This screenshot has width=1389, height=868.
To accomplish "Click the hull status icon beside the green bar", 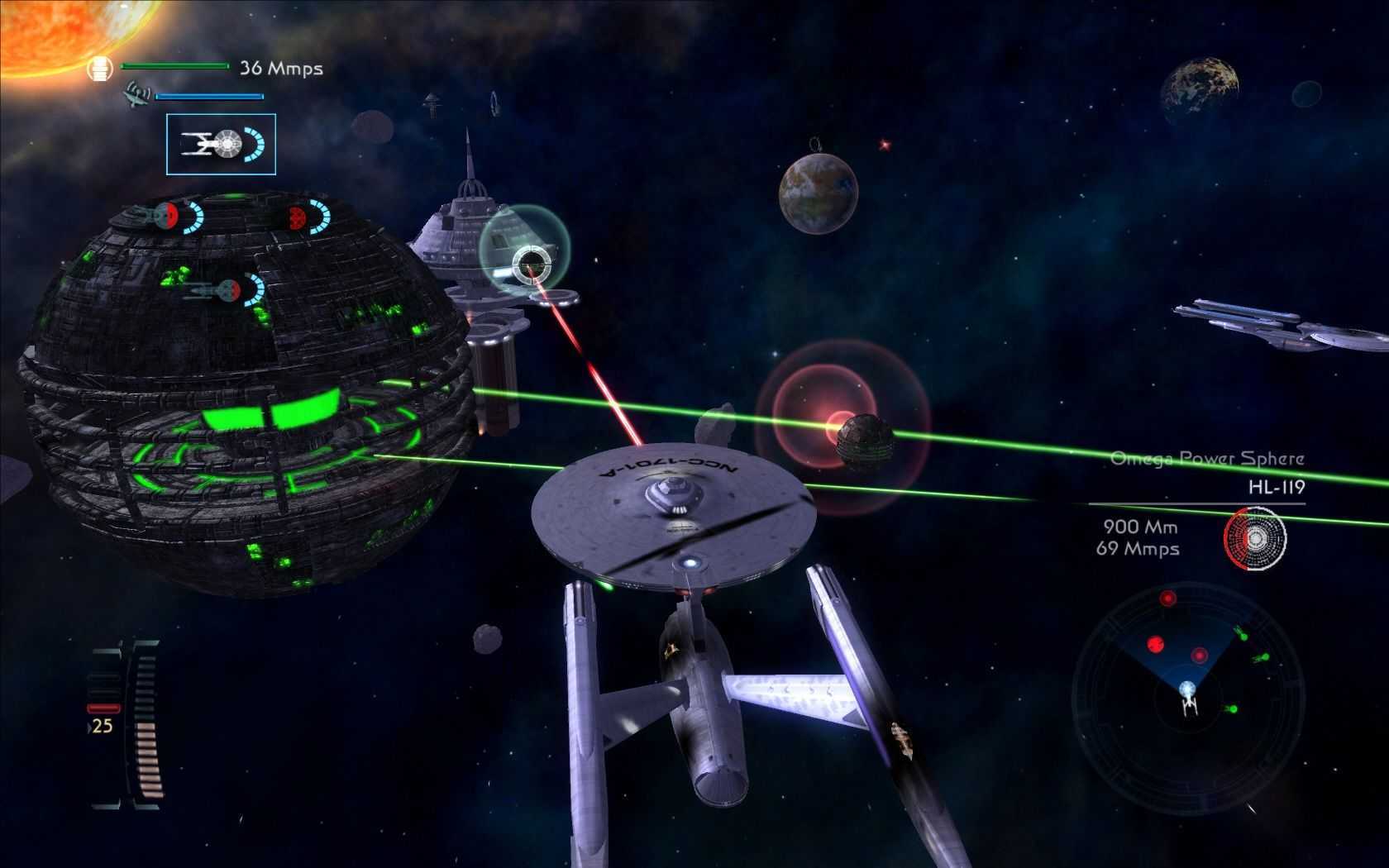I will point(101,68).
